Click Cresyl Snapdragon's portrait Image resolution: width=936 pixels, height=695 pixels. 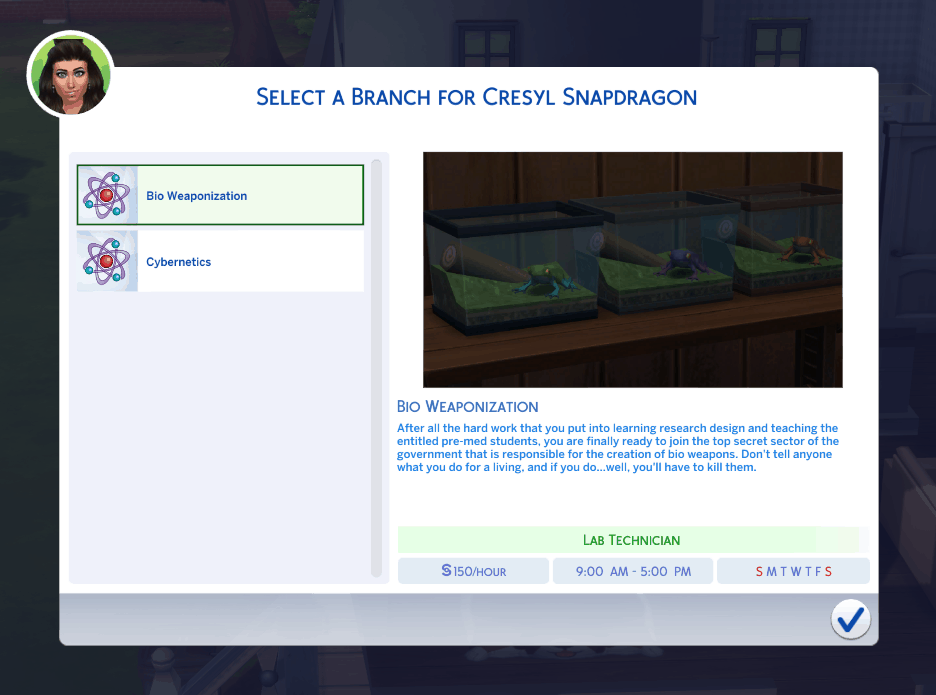[70, 76]
